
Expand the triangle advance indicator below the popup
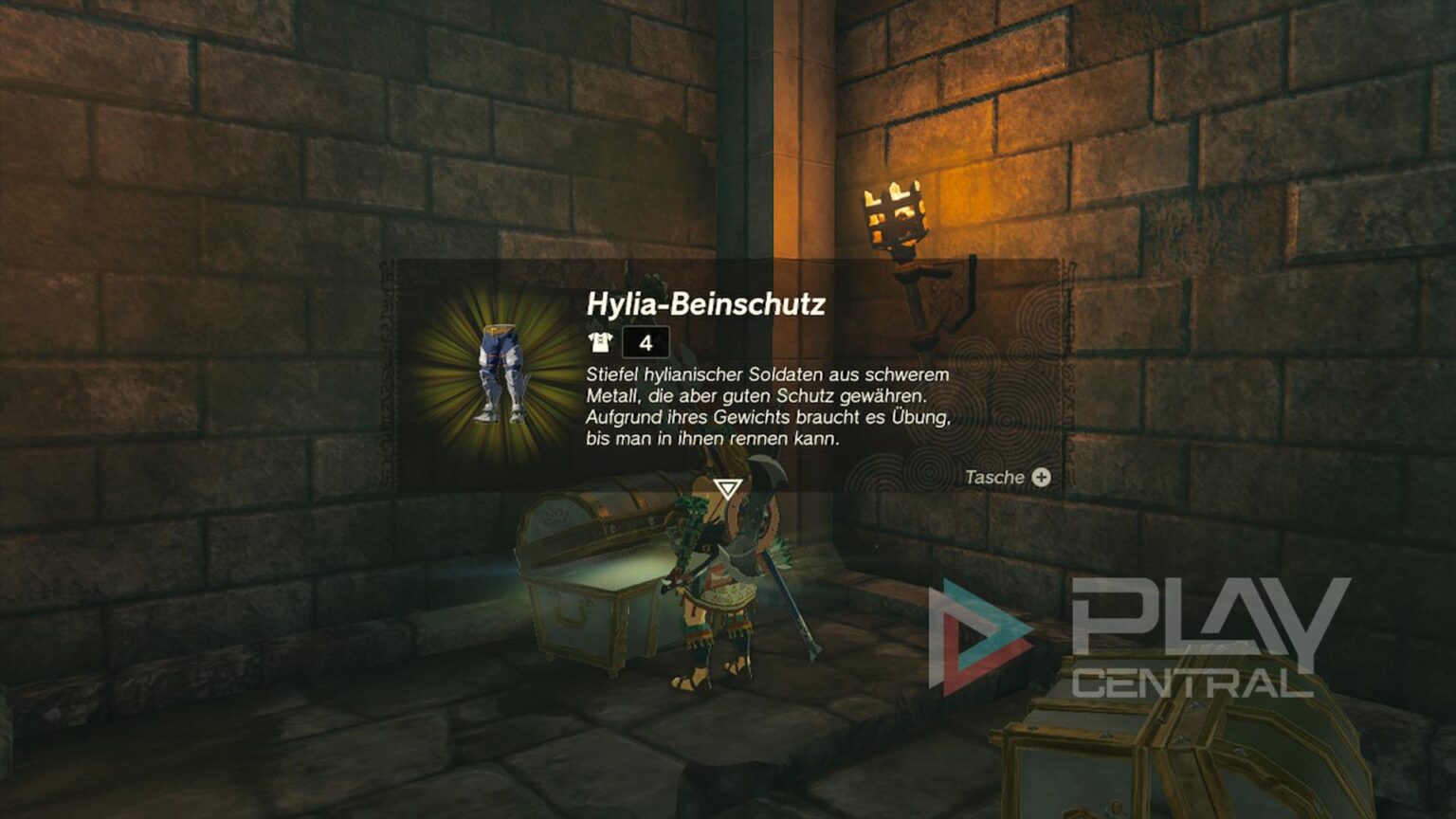(x=726, y=488)
